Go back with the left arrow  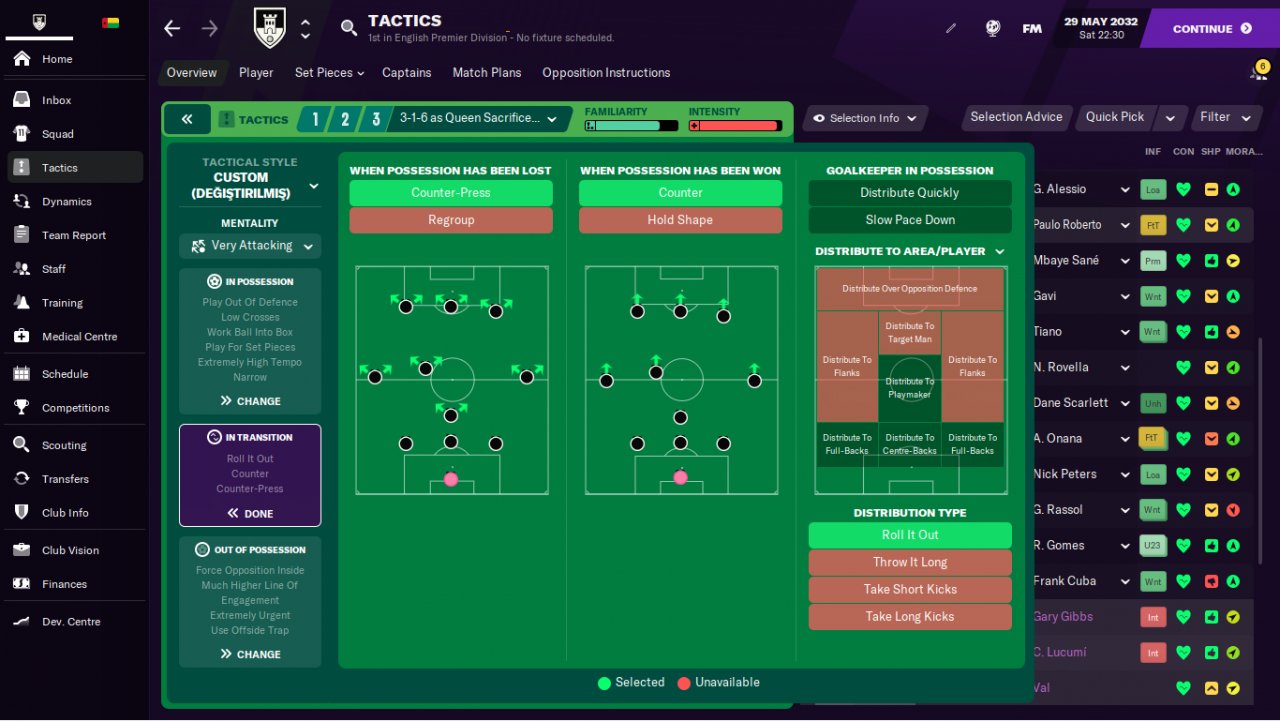click(172, 29)
